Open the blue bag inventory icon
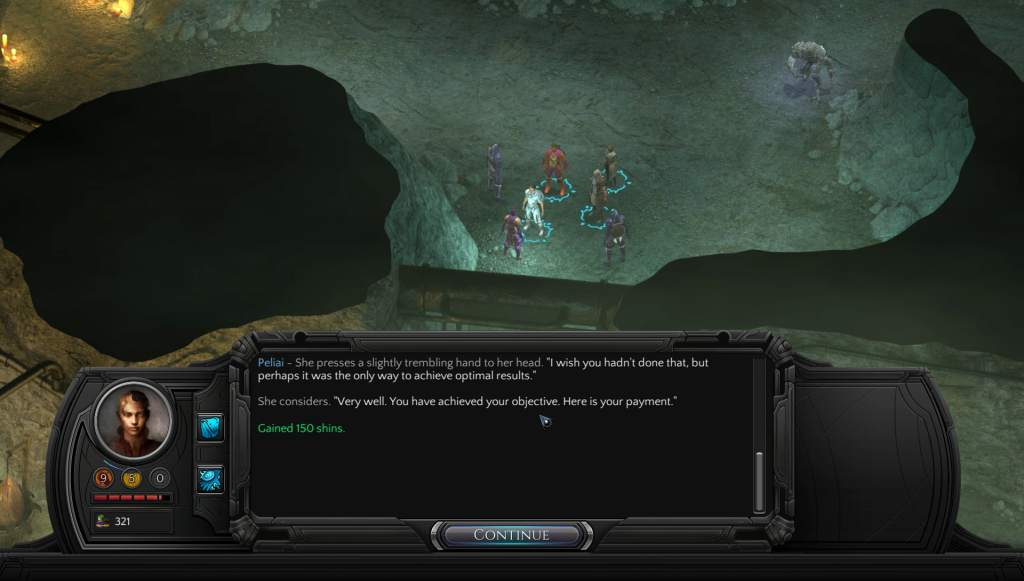Image resolution: width=1024 pixels, height=581 pixels. click(211, 427)
